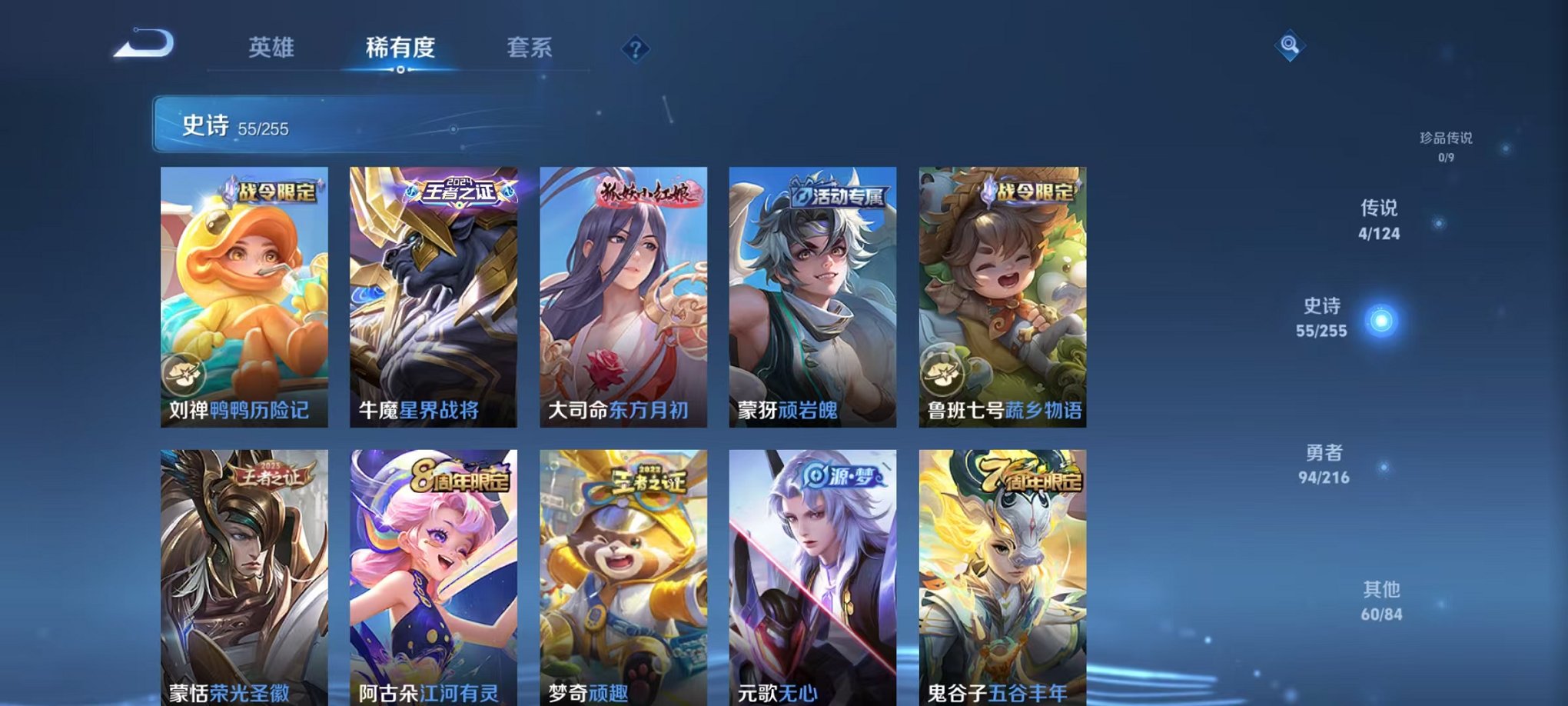Switch to the 英雄 tab
1568x706 pixels.
pyautogui.click(x=272, y=48)
